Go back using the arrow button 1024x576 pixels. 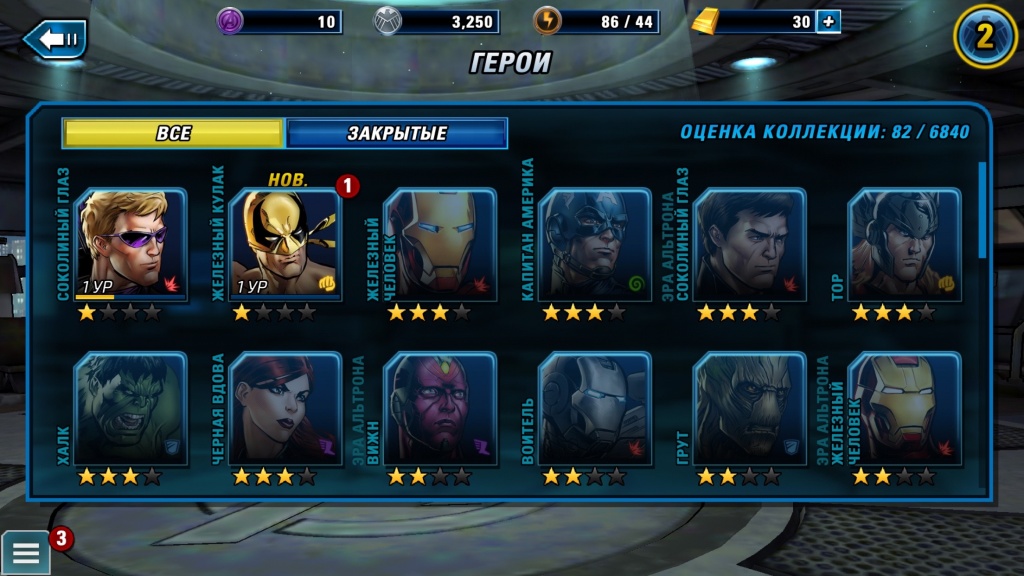(56, 39)
